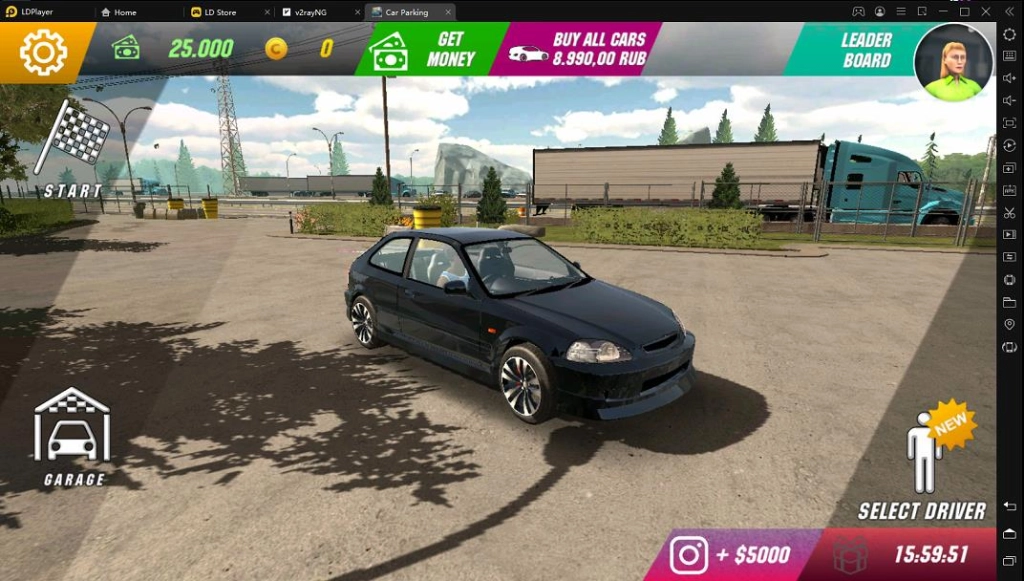1024x581 pixels.
Task: Open Select Driver menu
Action: coord(922,468)
